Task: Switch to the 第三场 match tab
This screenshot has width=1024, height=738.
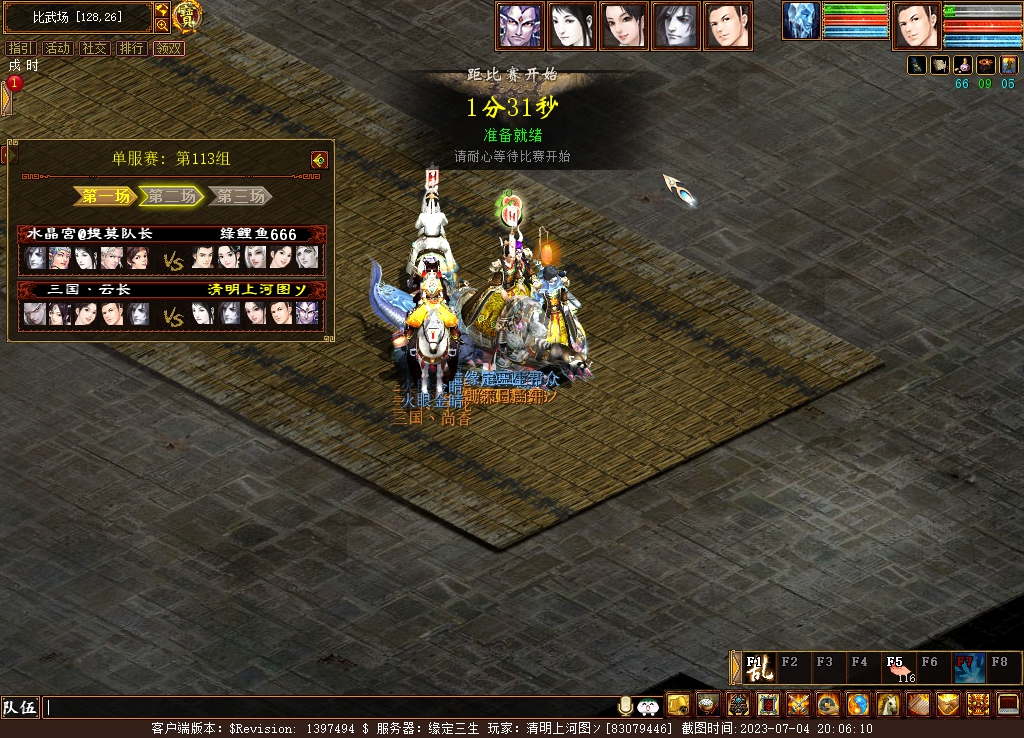Action: click(240, 196)
